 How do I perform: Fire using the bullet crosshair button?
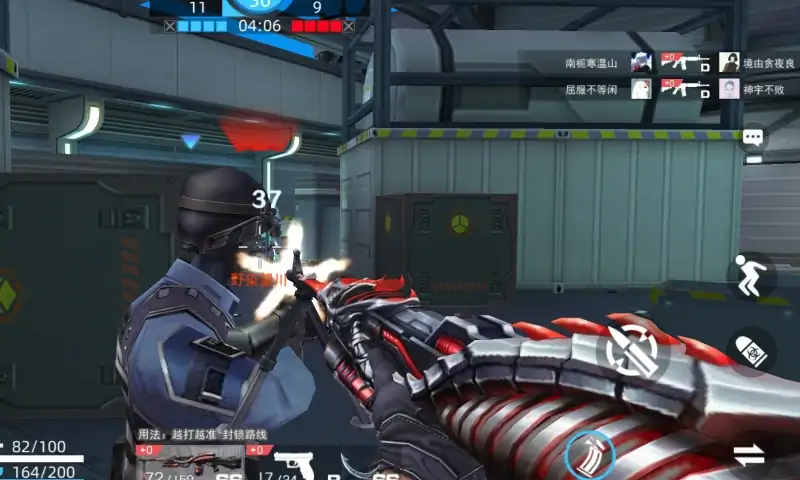(627, 350)
